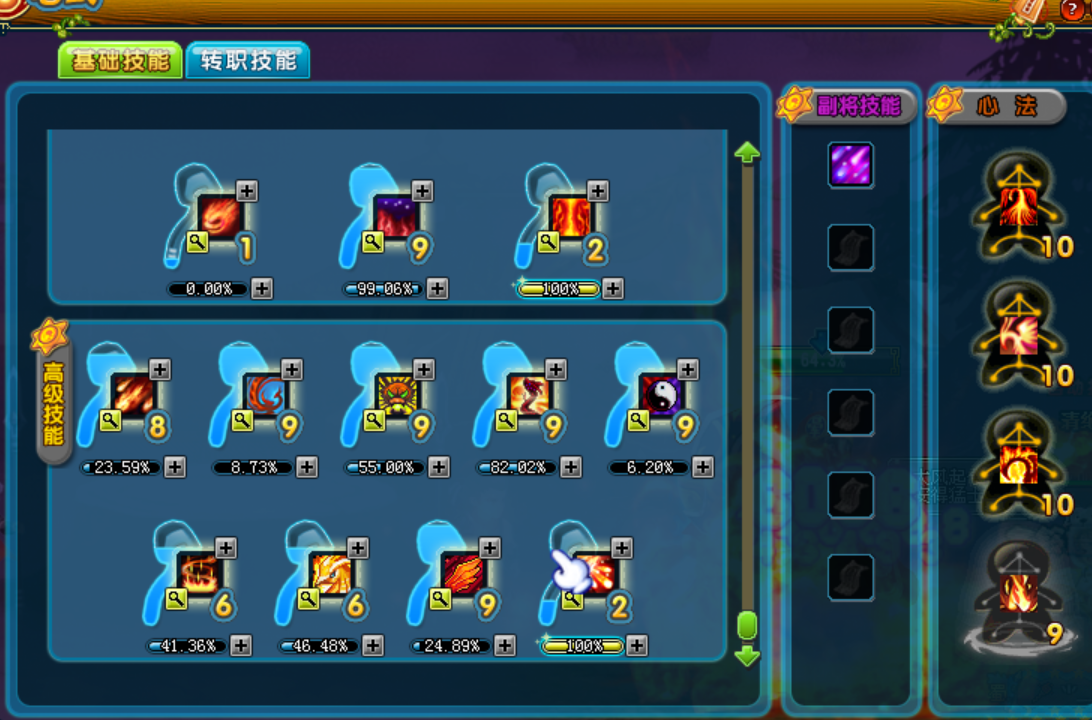Click the plus beside the 41.36% bar

pyautogui.click(x=241, y=645)
